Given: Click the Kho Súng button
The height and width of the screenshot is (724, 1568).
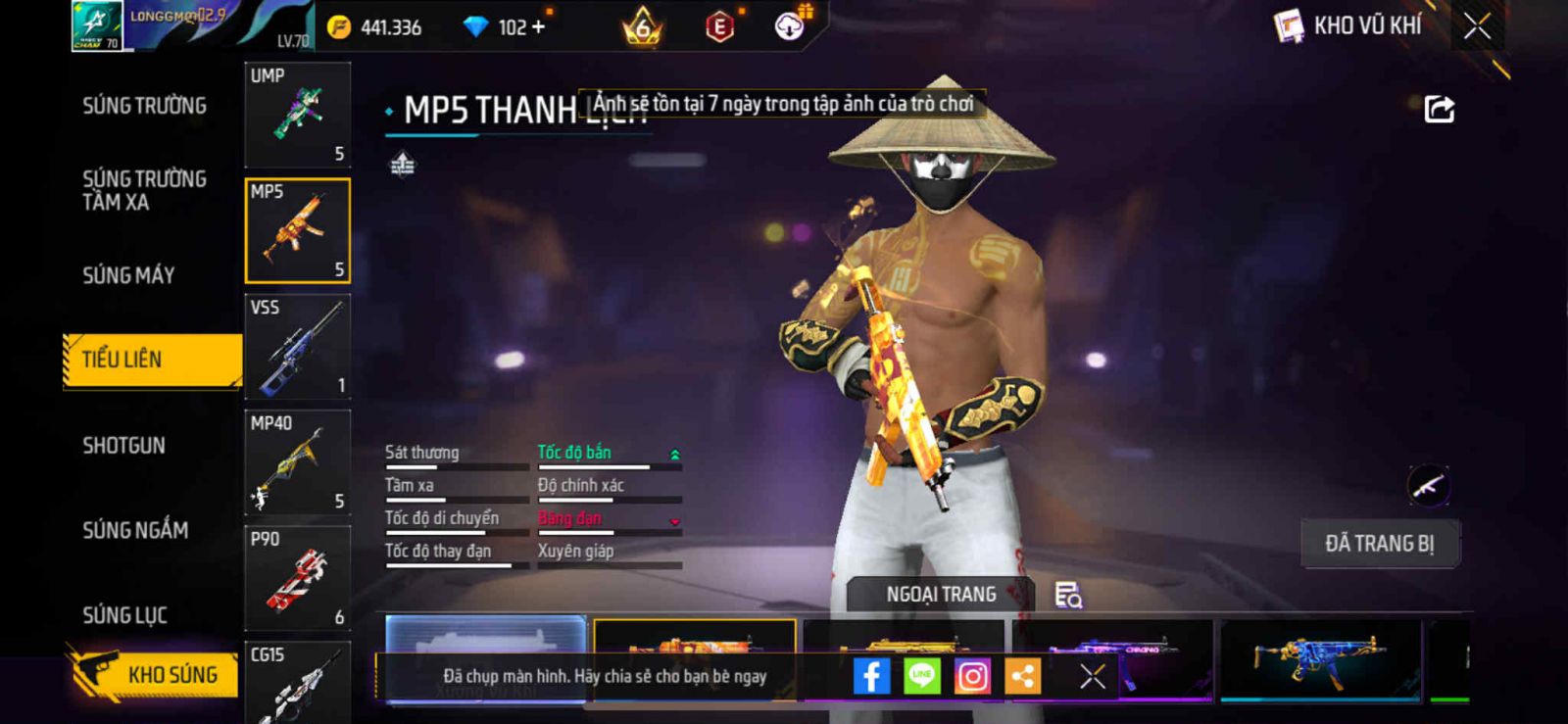Looking at the screenshot, I should pyautogui.click(x=157, y=674).
